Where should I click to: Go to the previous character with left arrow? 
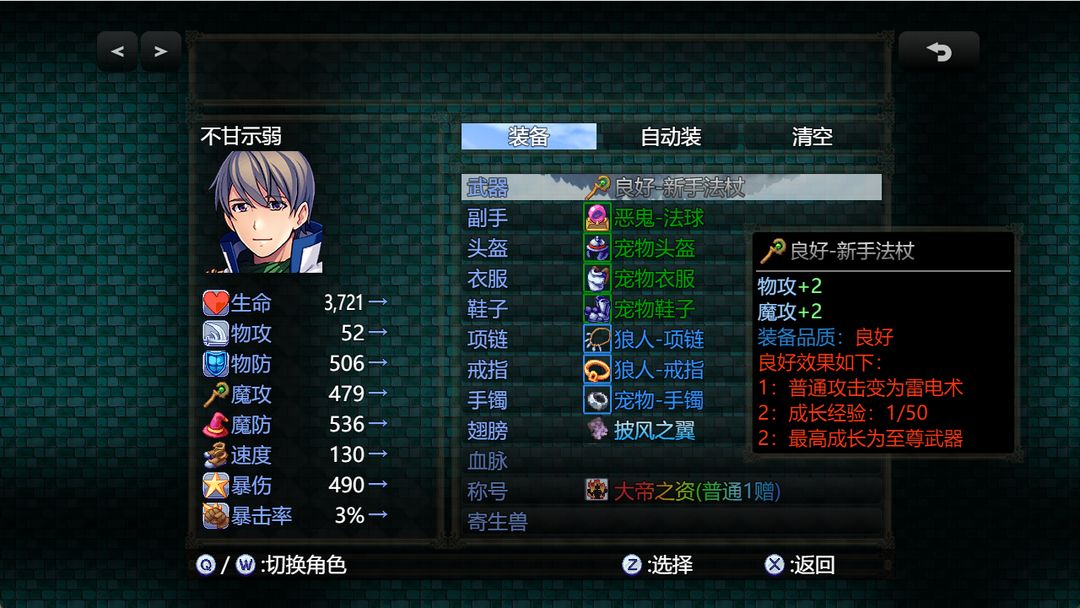[x=118, y=51]
